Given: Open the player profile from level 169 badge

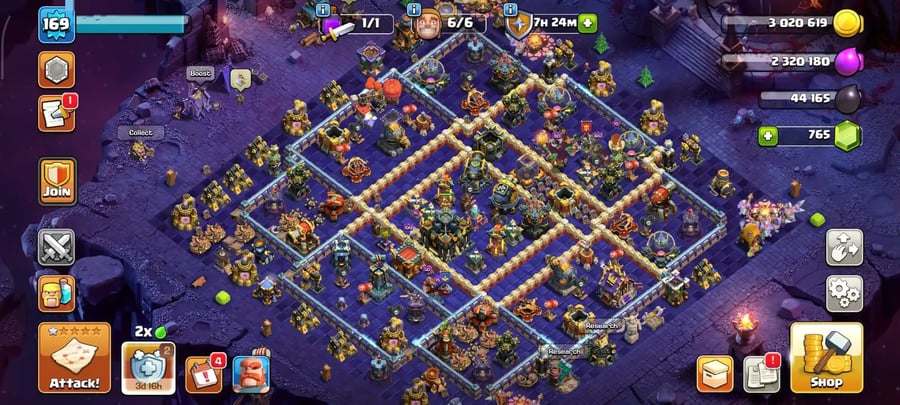Looking at the screenshot, I should (x=57, y=24).
